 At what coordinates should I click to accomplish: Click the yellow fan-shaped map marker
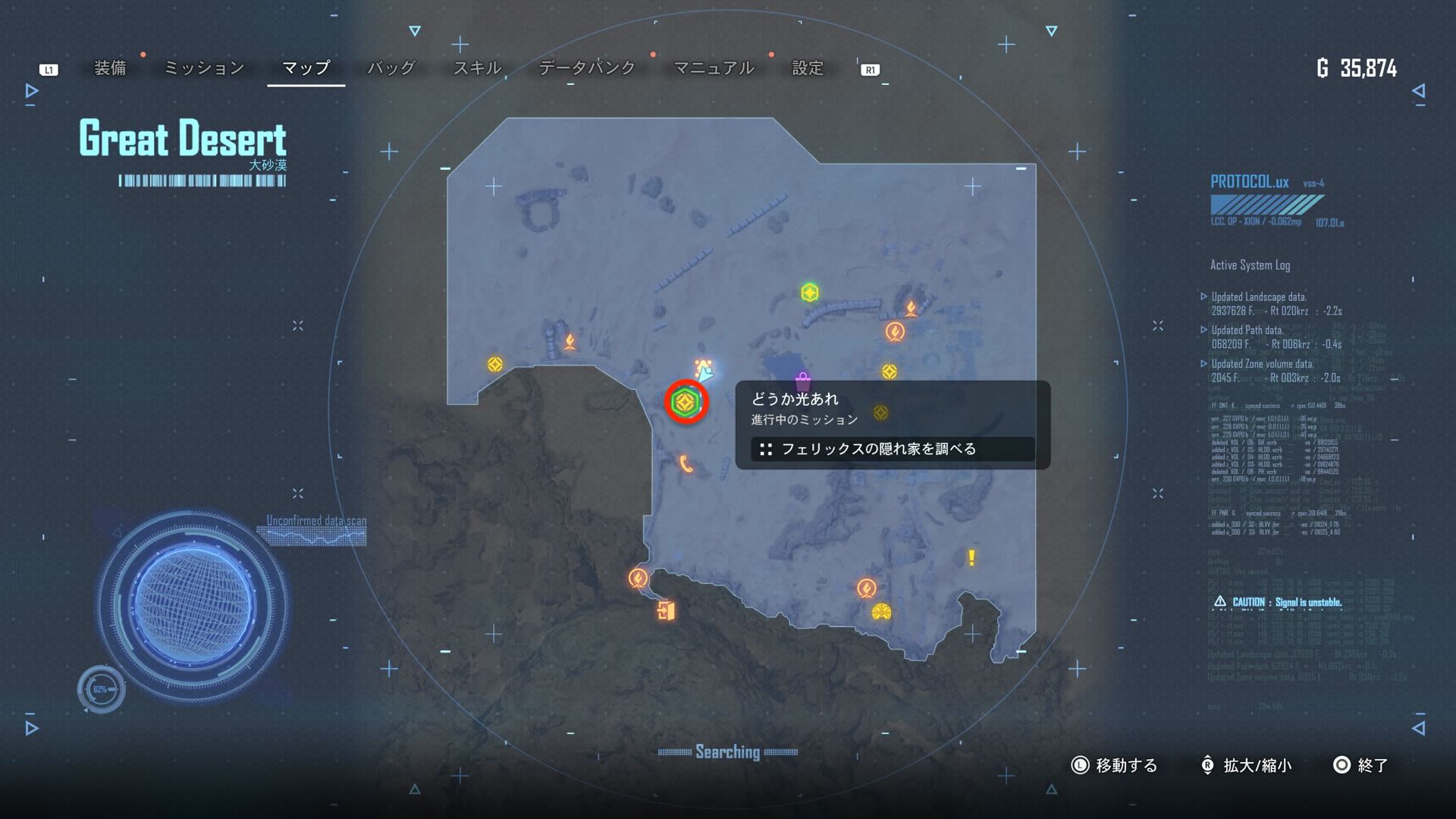[x=881, y=612]
